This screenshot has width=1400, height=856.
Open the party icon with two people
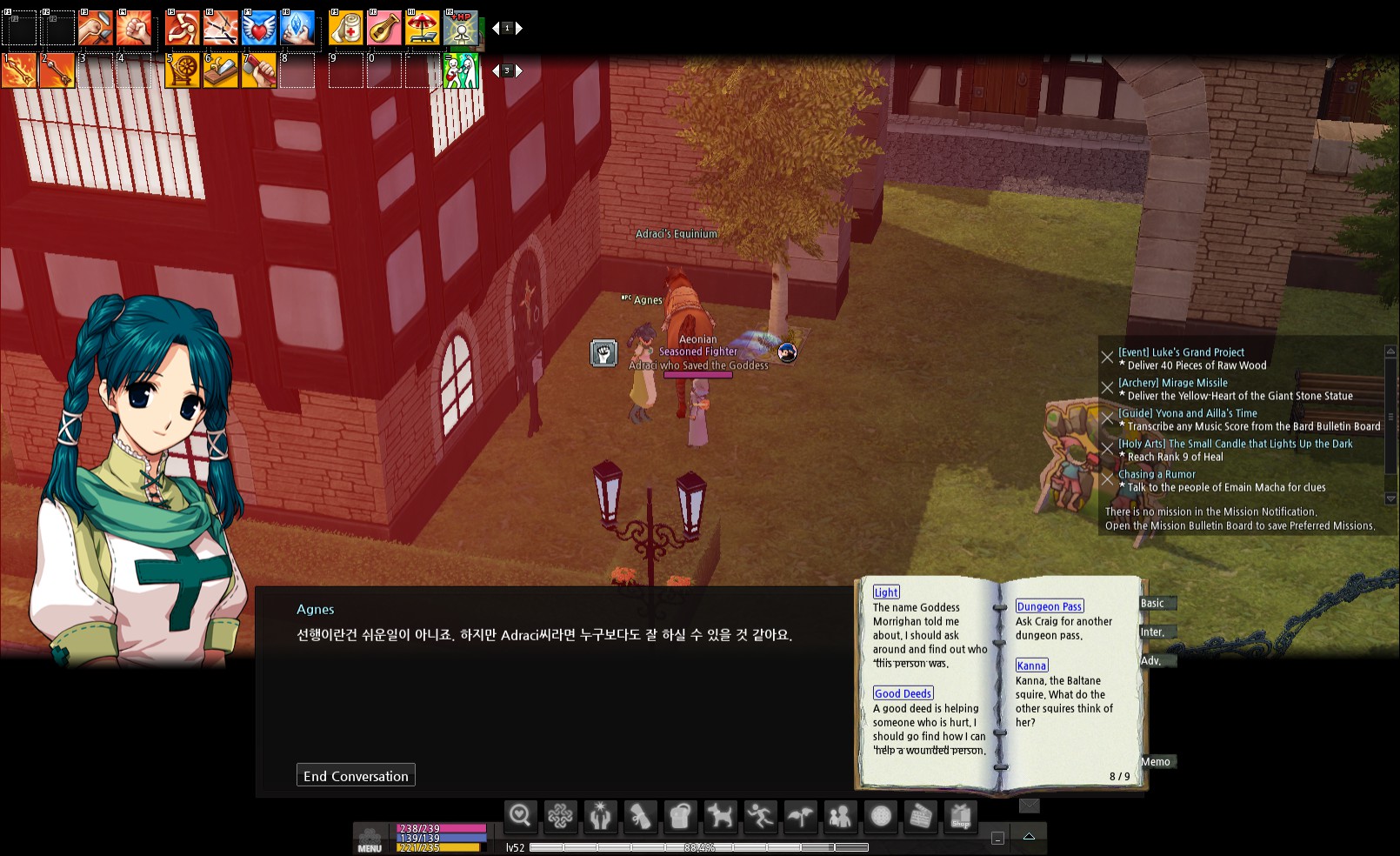[842, 817]
